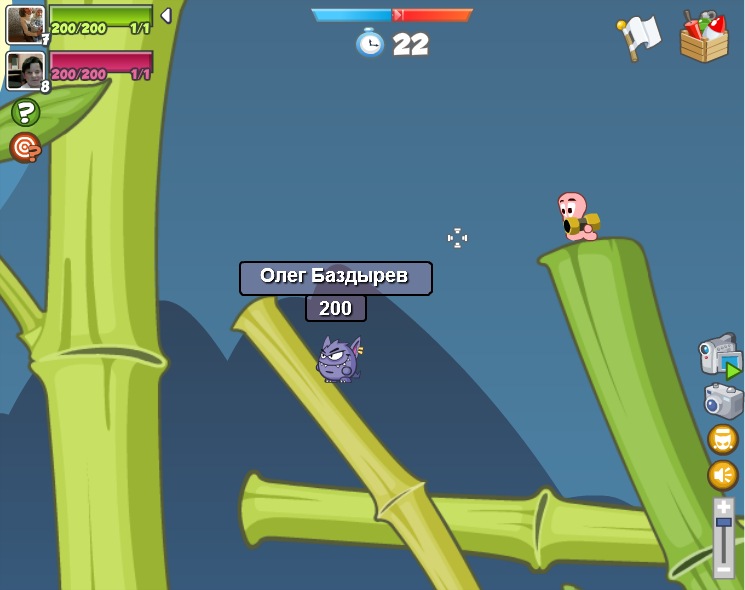745x590 pixels.
Task: Select the pink team player avatar
Action: pyautogui.click(x=25, y=70)
